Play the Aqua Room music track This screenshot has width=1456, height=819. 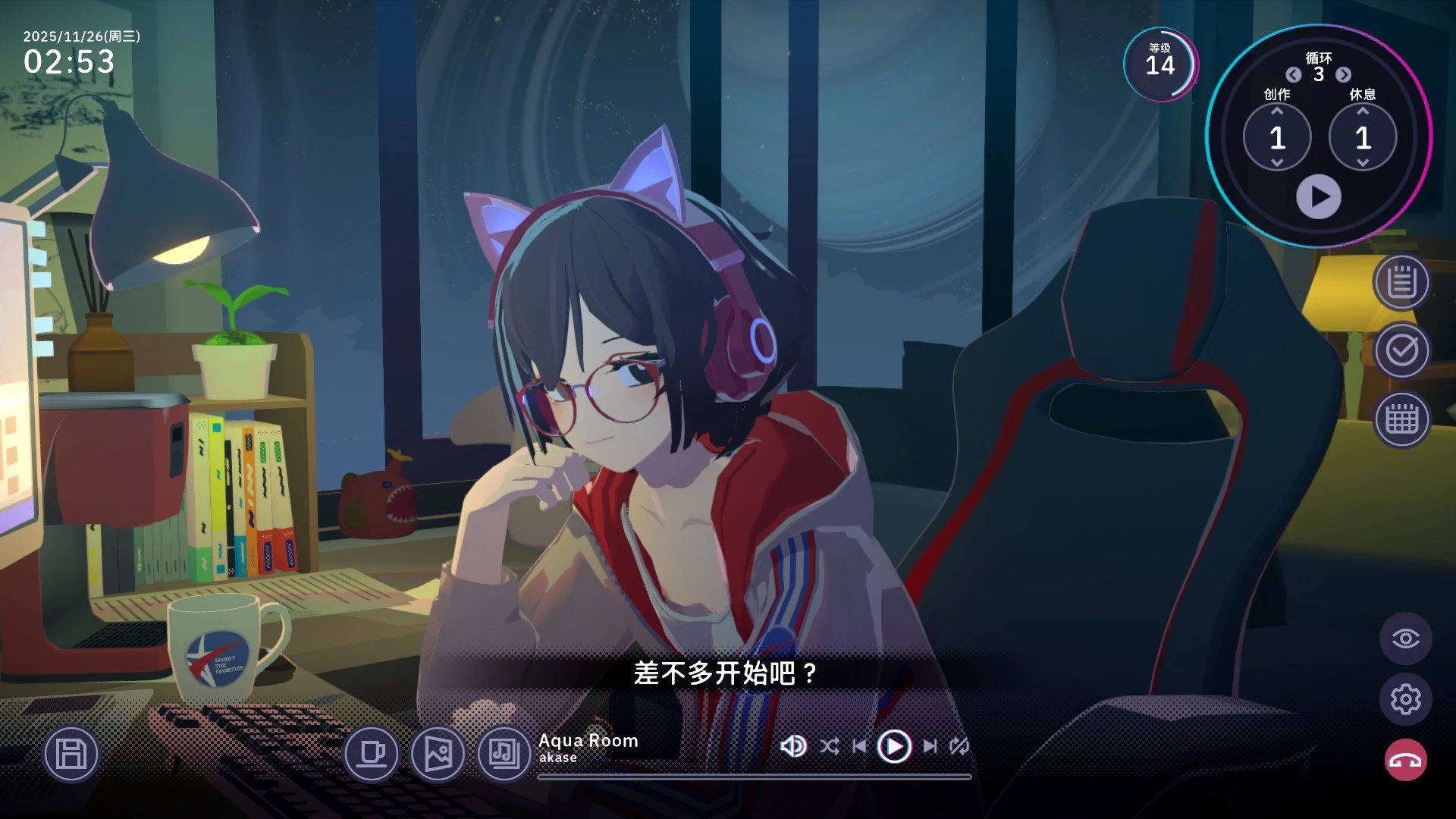(894, 747)
